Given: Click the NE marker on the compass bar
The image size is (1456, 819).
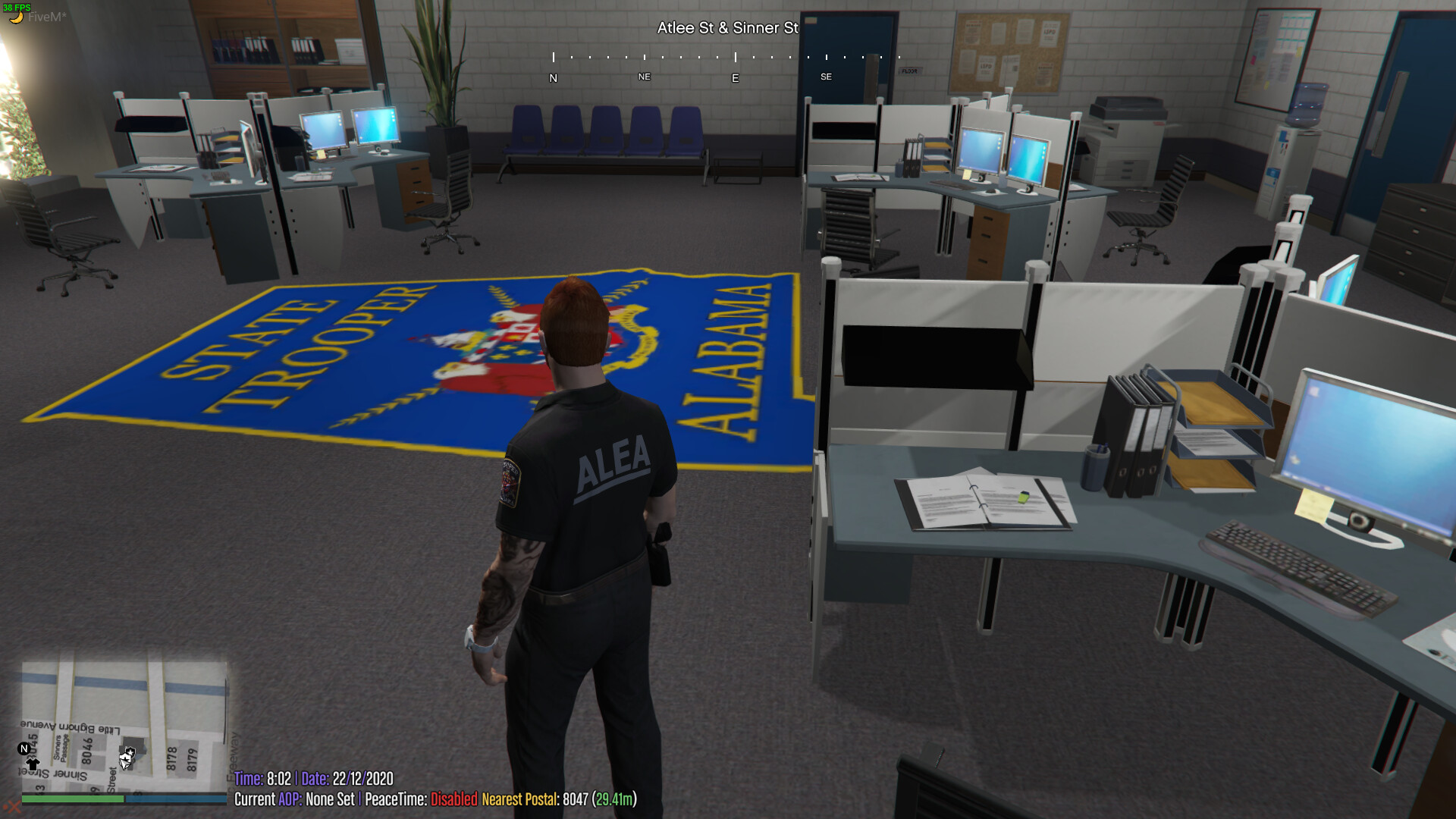Looking at the screenshot, I should (x=643, y=77).
